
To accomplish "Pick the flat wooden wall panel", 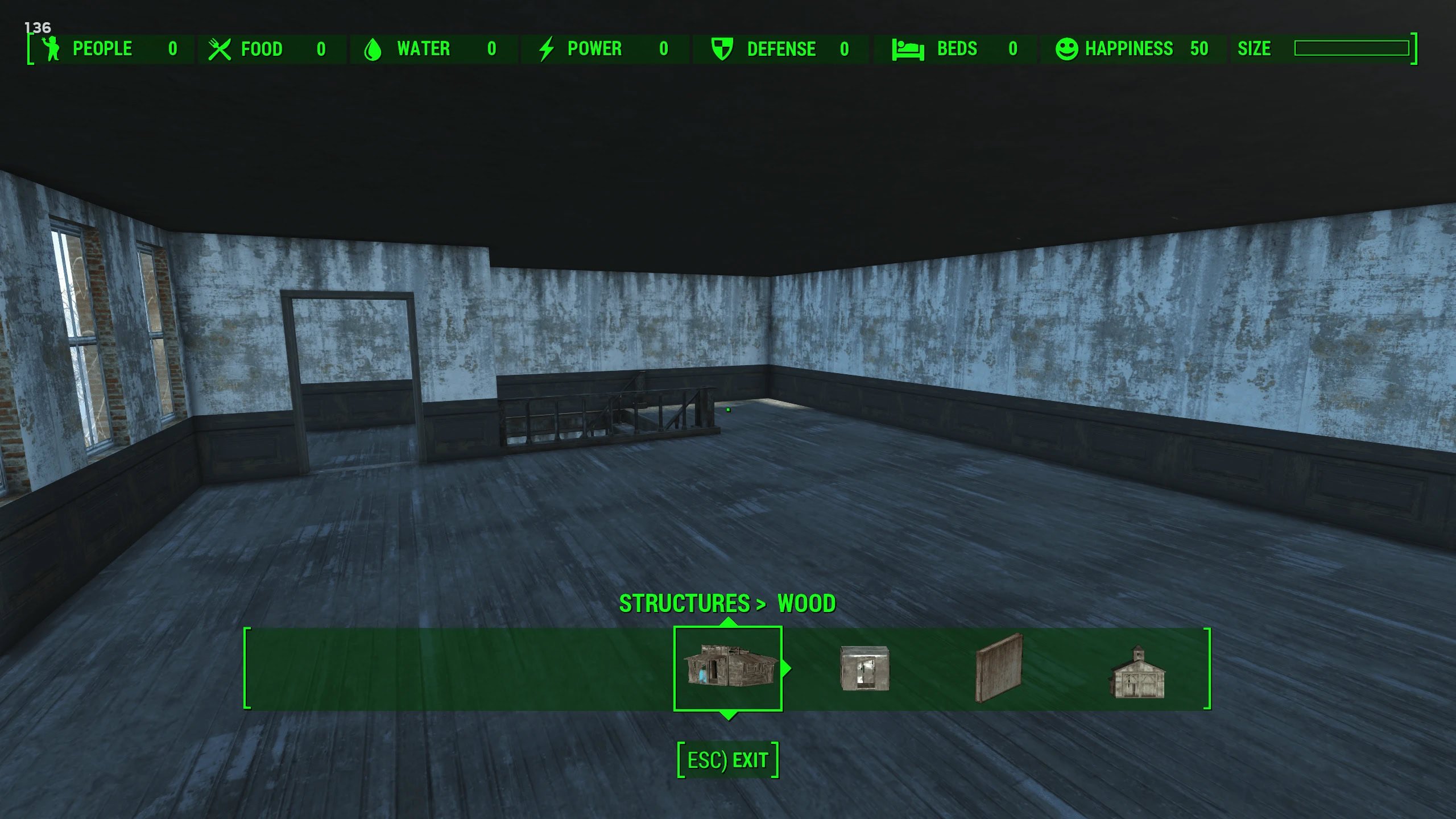I will pos(999,668).
